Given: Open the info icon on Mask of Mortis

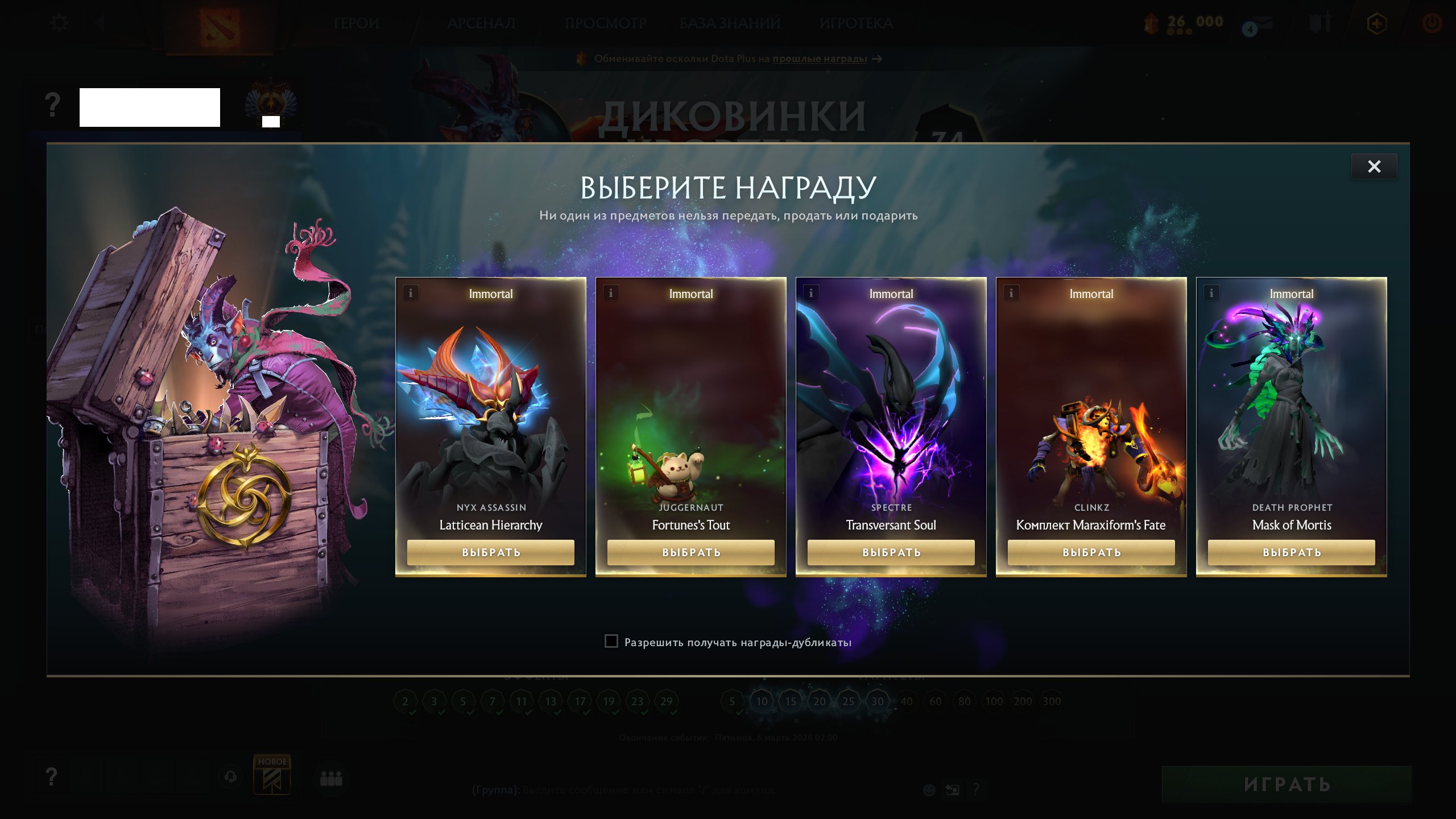Looking at the screenshot, I should 1211,294.
